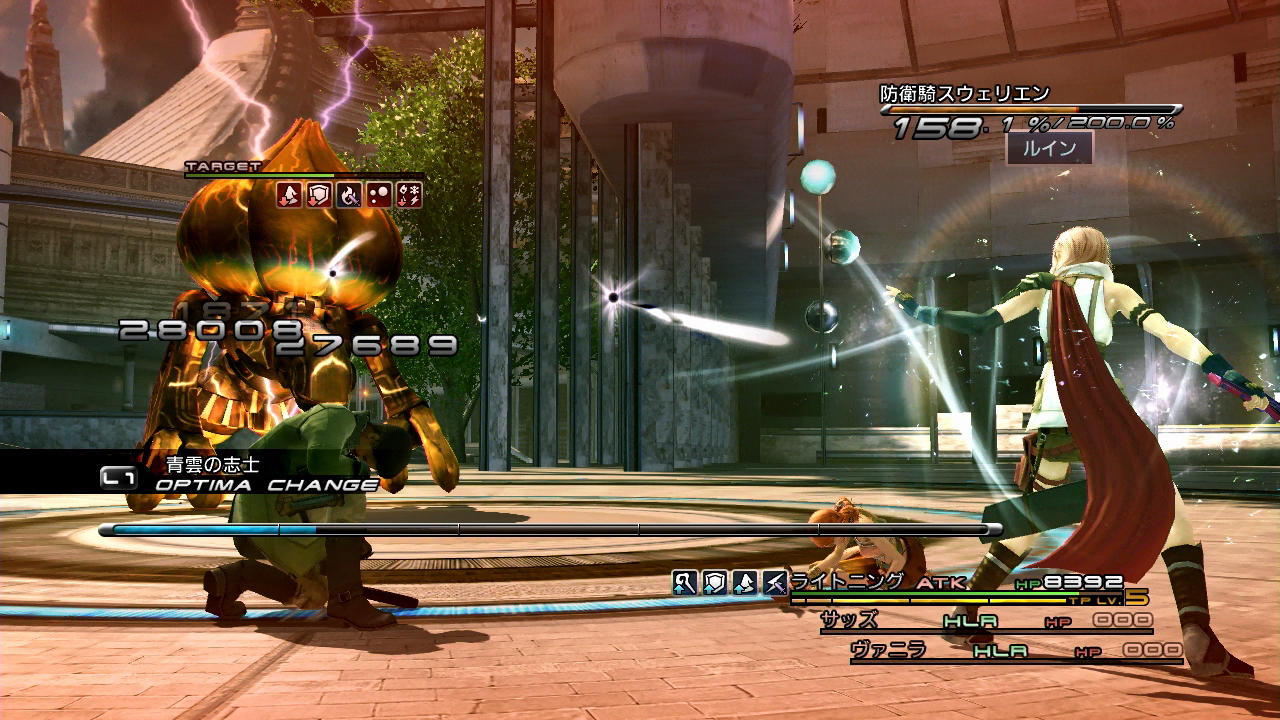
Task: Select Lightning's Protect shield-up buff icon
Action: (714, 583)
